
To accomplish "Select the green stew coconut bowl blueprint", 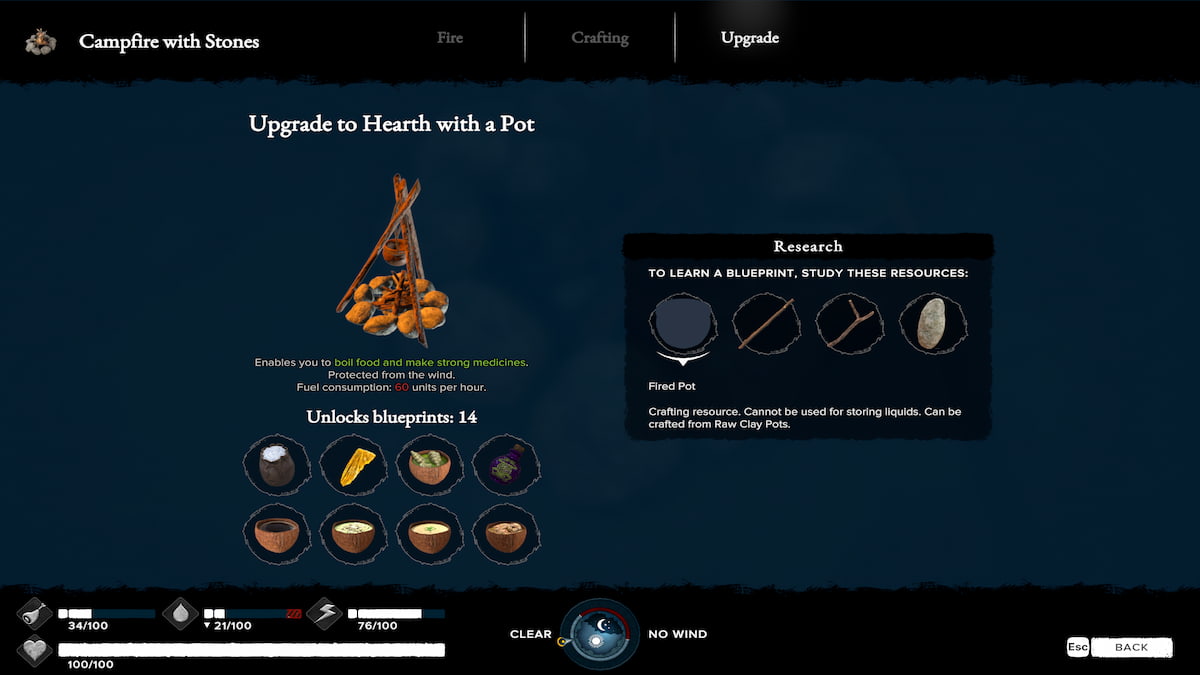I will tap(430, 465).
